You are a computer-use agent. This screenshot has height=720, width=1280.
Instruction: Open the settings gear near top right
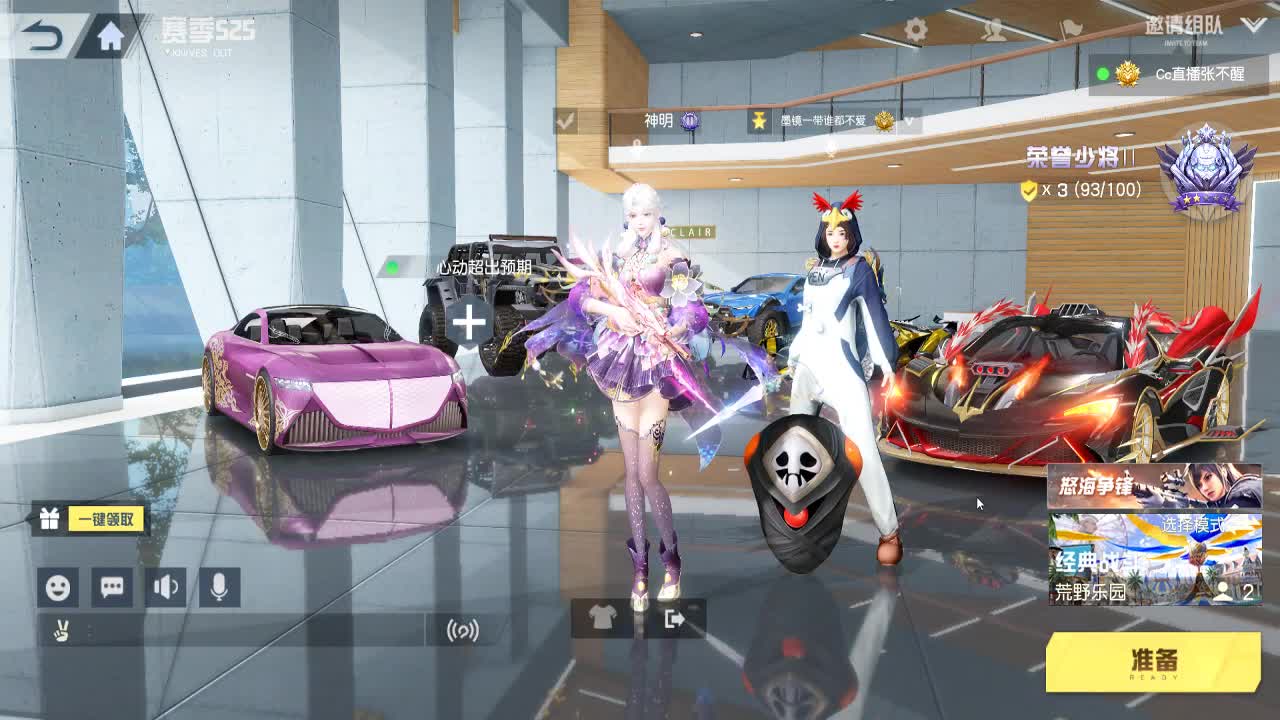pyautogui.click(x=917, y=26)
